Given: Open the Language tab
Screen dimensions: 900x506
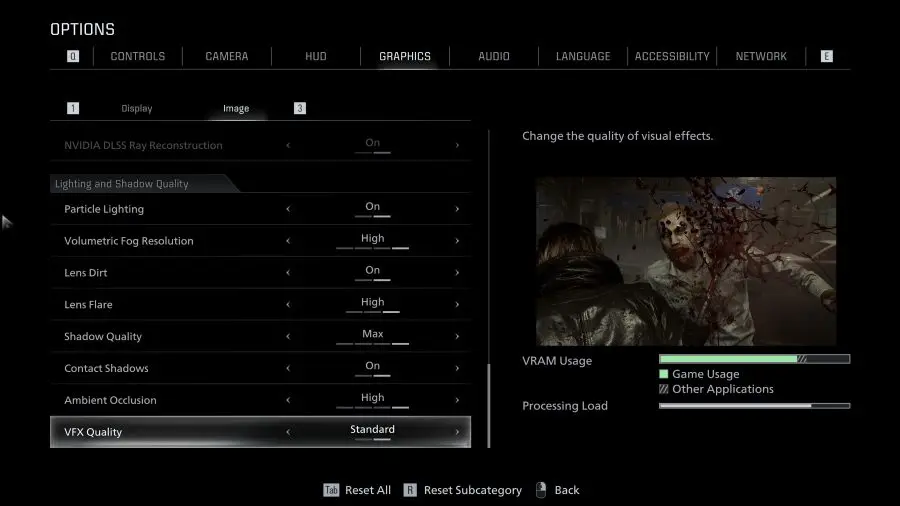Looking at the screenshot, I should (x=583, y=56).
